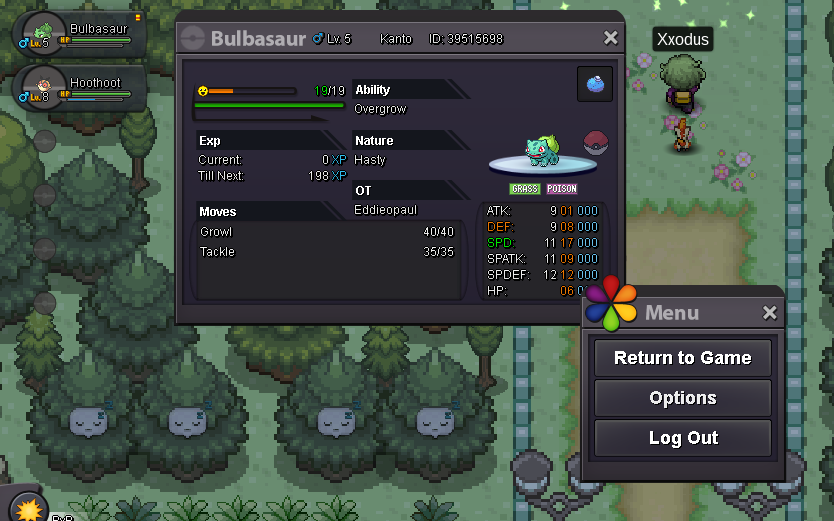
Task: Choose Log Out in the menu
Action: click(682, 438)
